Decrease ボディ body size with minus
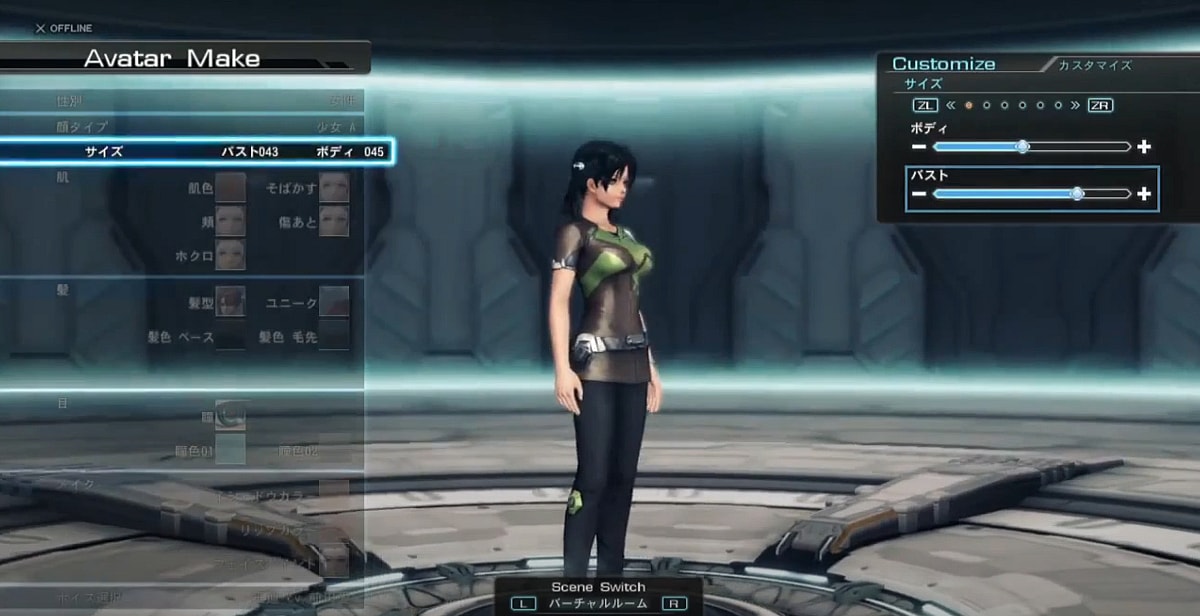The image size is (1200, 616). (x=918, y=147)
